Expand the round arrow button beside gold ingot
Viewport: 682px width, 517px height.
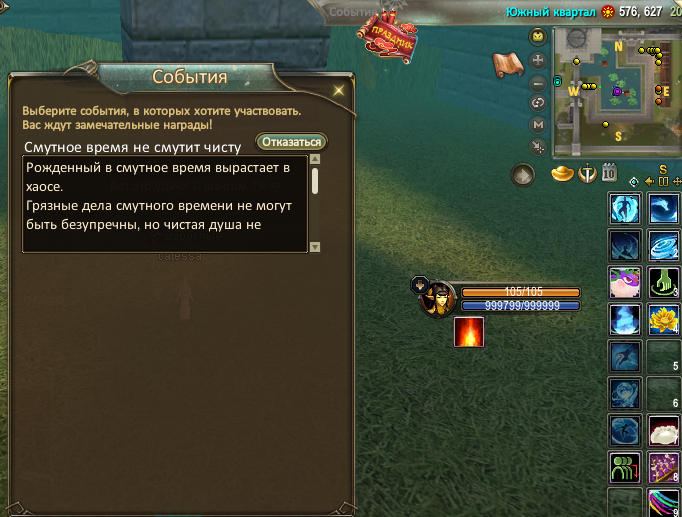coord(524,175)
